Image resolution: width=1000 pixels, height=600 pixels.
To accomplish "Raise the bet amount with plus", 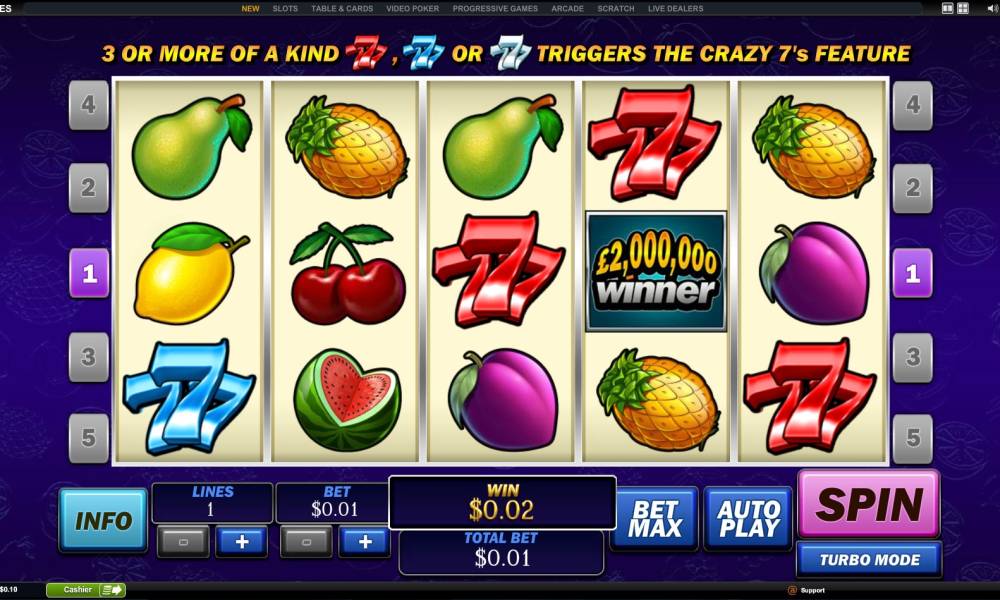I will [365, 542].
